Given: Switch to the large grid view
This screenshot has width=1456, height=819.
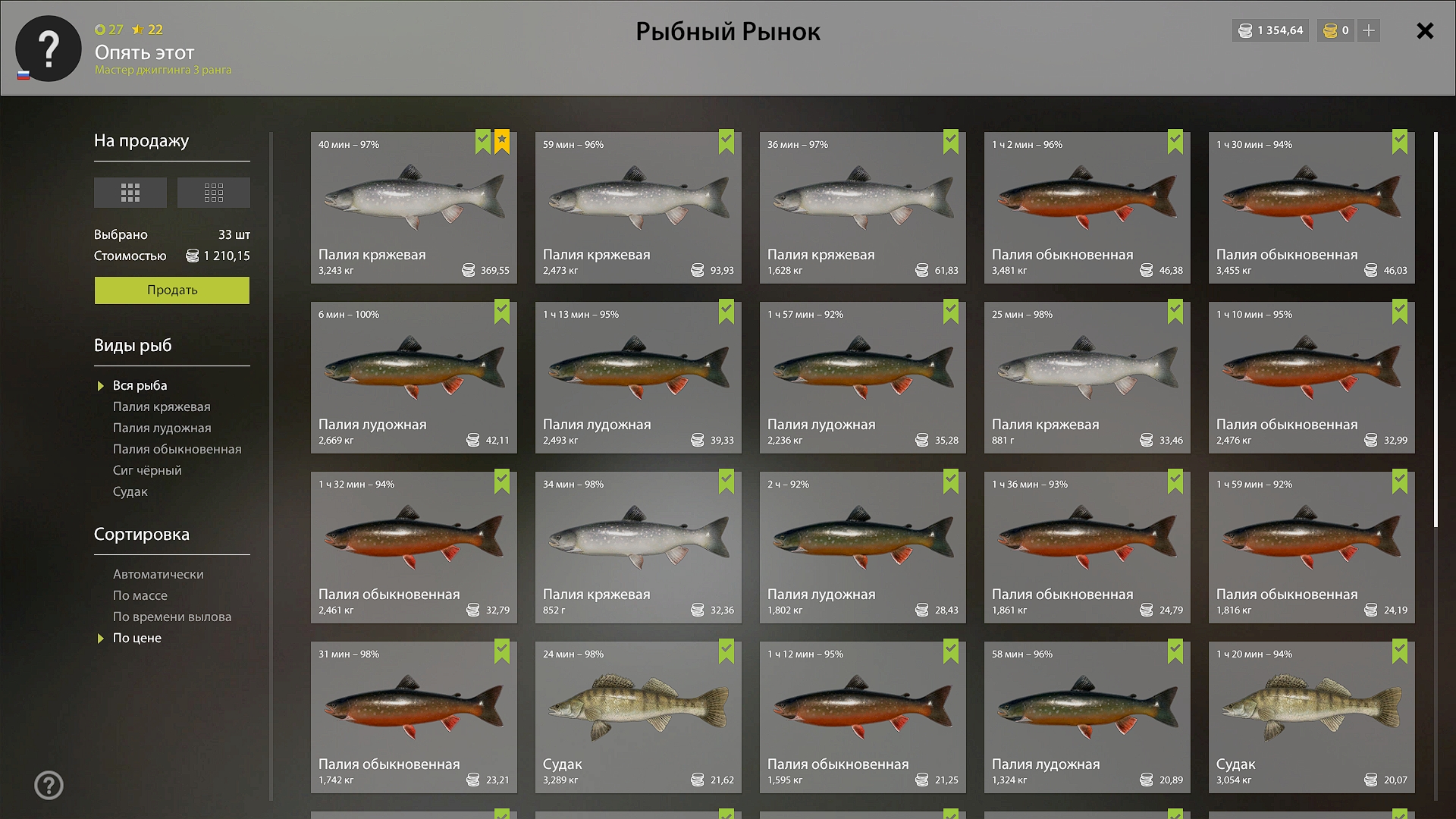Looking at the screenshot, I should click(x=130, y=193).
